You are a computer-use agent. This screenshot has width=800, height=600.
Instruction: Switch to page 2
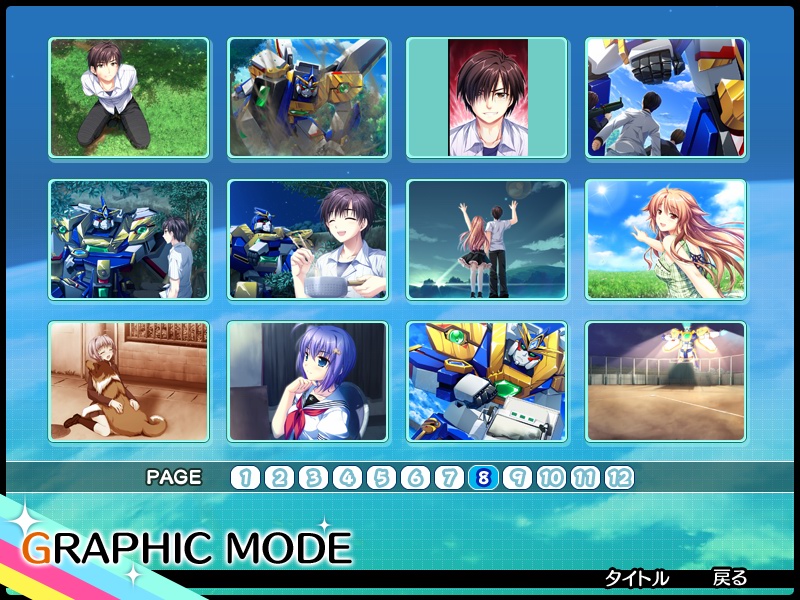[x=279, y=478]
